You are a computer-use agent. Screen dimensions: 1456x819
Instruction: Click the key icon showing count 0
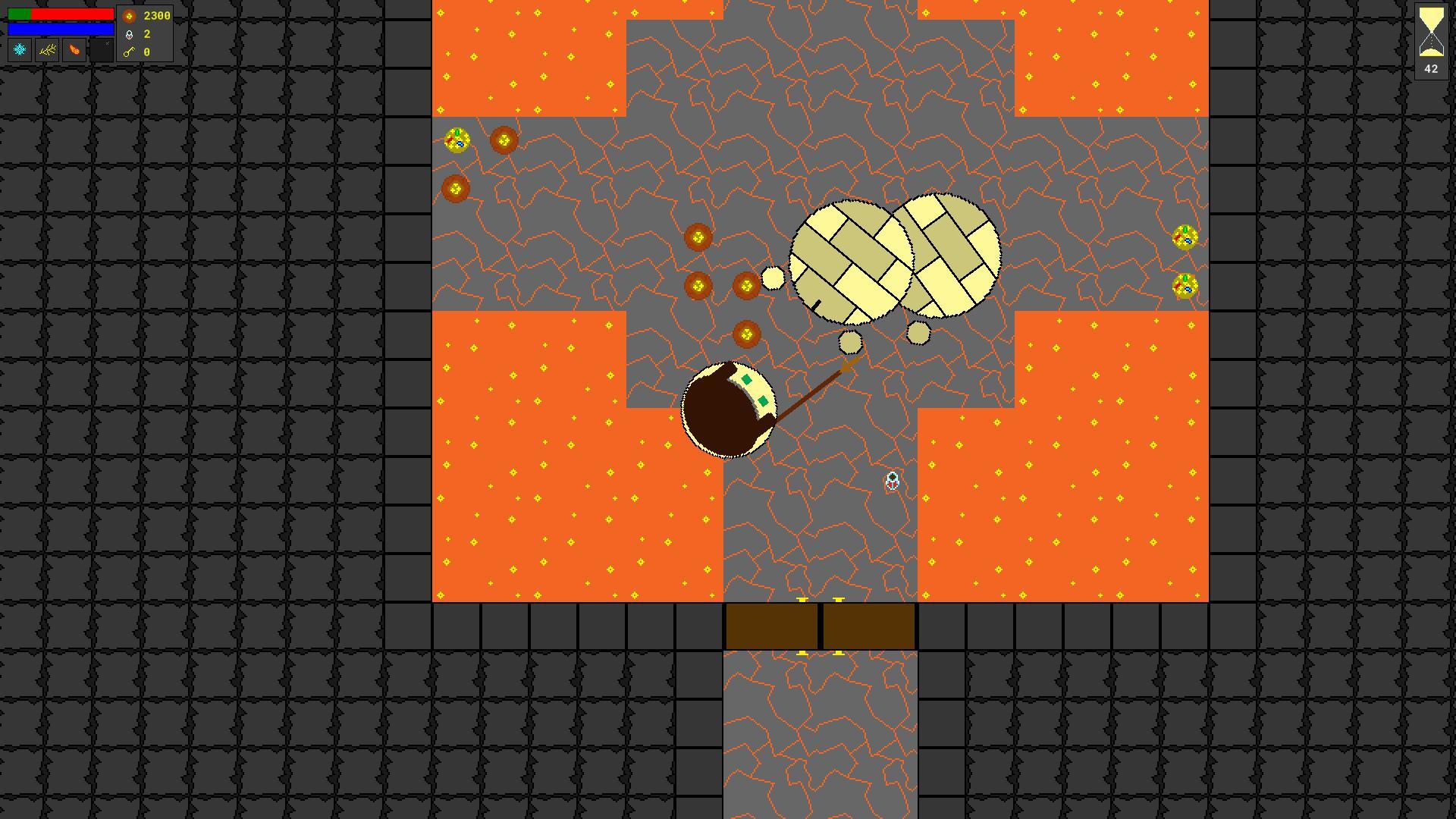[x=129, y=52]
